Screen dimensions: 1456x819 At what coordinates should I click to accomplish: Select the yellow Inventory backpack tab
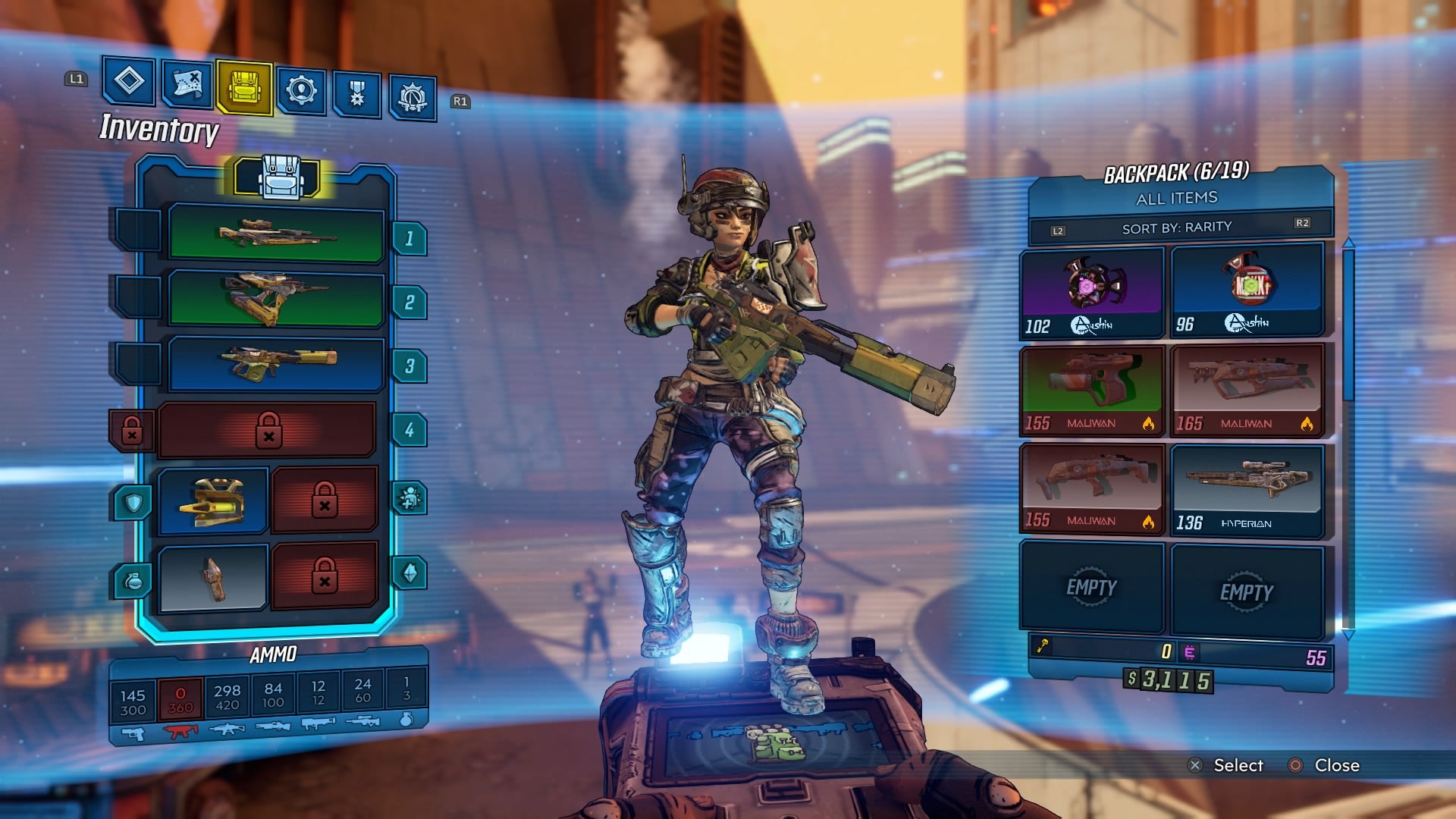[x=244, y=89]
